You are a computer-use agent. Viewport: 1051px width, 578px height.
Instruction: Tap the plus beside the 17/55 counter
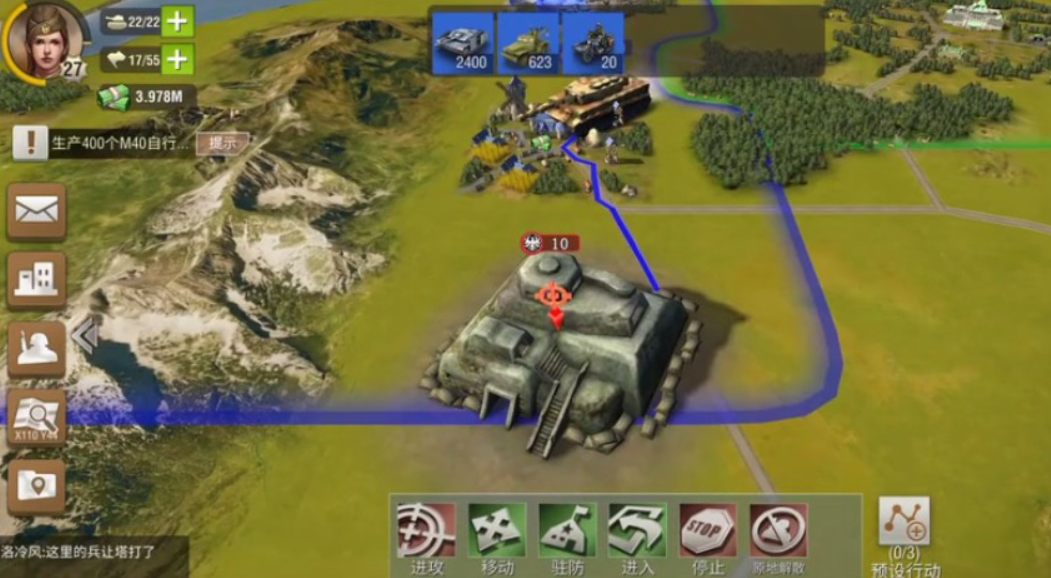(x=177, y=60)
